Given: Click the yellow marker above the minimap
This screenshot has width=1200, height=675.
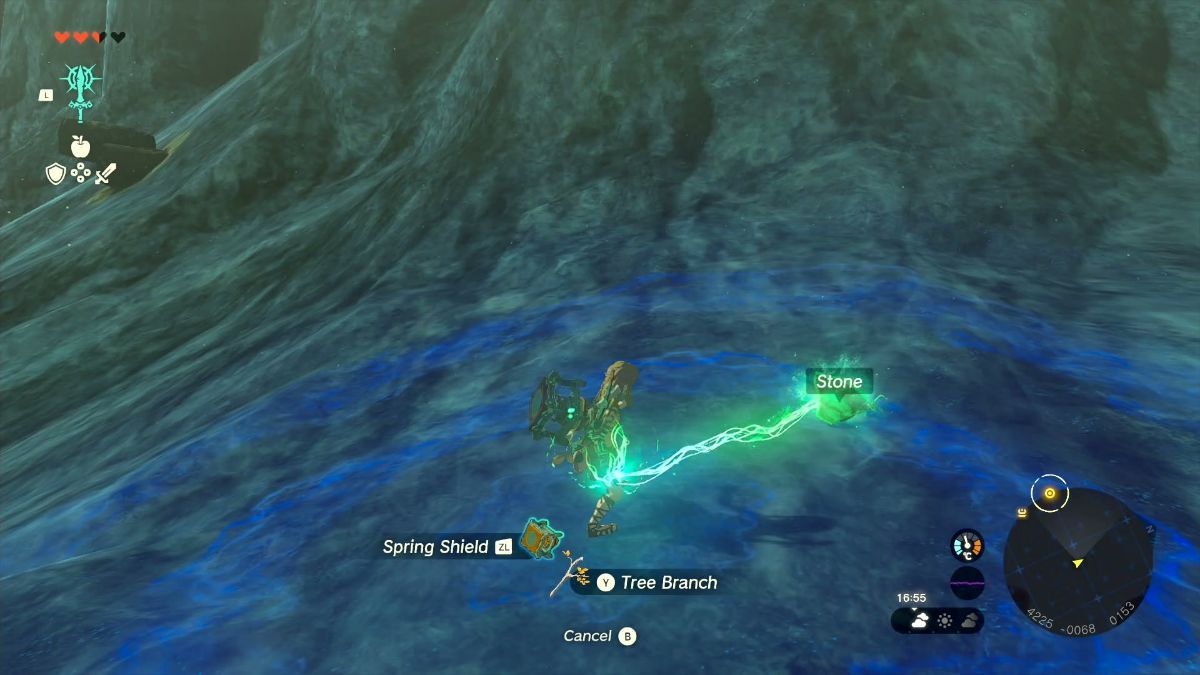Looking at the screenshot, I should (x=1049, y=493).
